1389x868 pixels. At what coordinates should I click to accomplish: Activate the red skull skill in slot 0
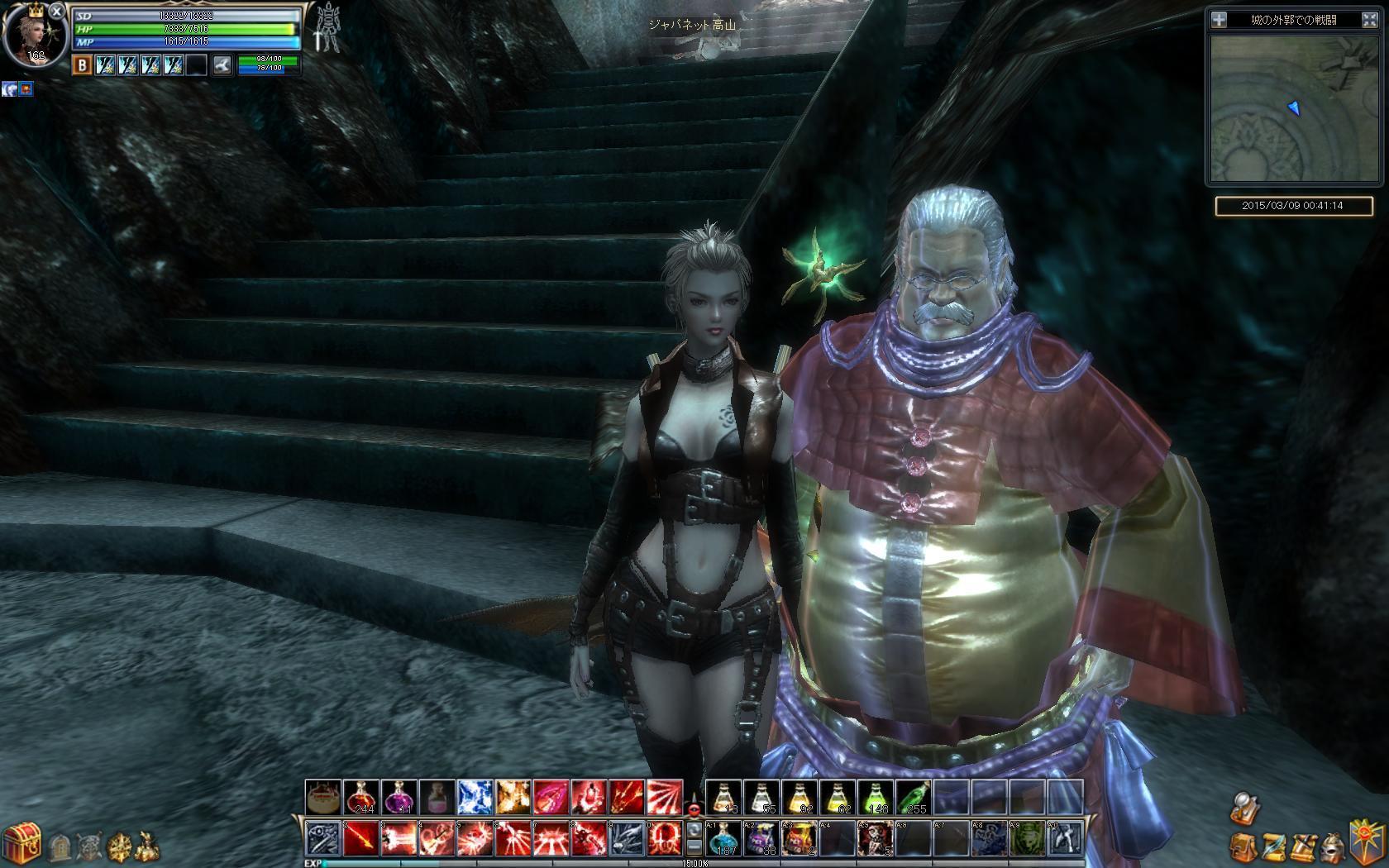(x=664, y=838)
